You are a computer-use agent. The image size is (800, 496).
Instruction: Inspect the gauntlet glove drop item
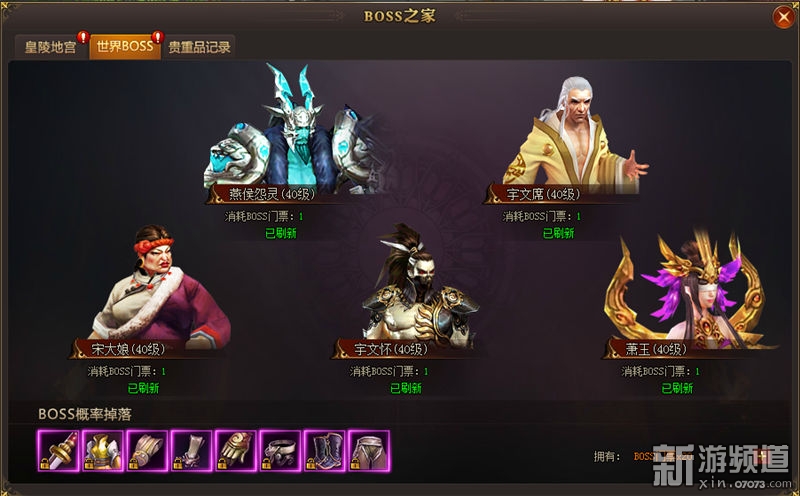pos(234,451)
